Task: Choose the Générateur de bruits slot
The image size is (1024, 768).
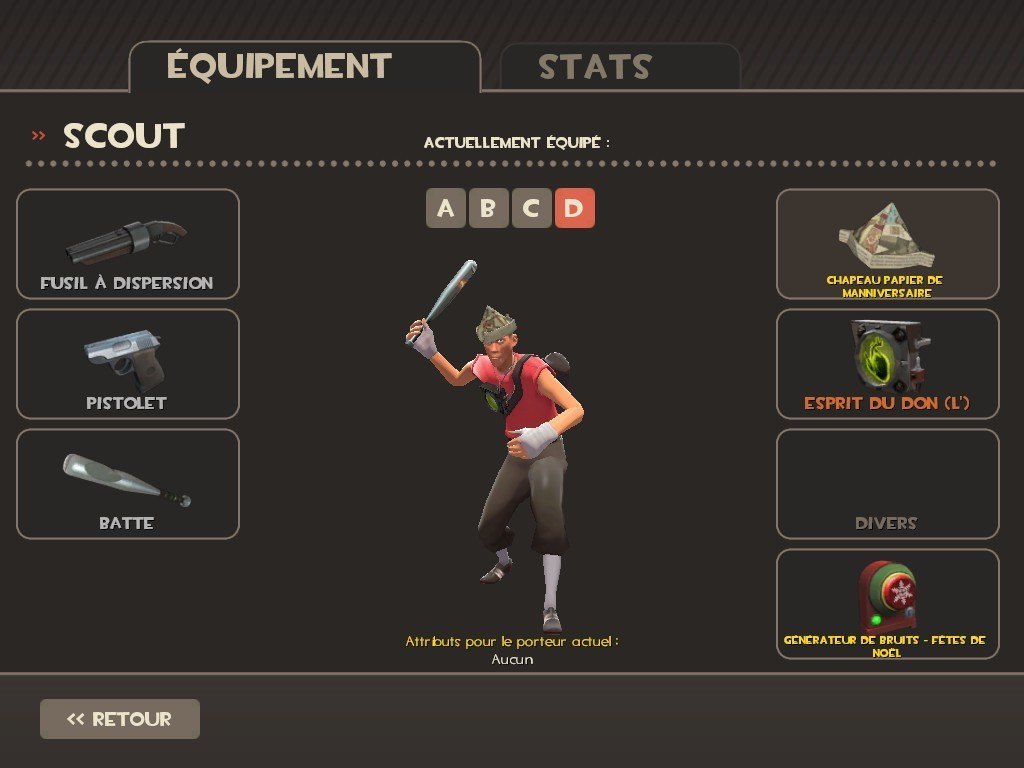Action: point(887,604)
